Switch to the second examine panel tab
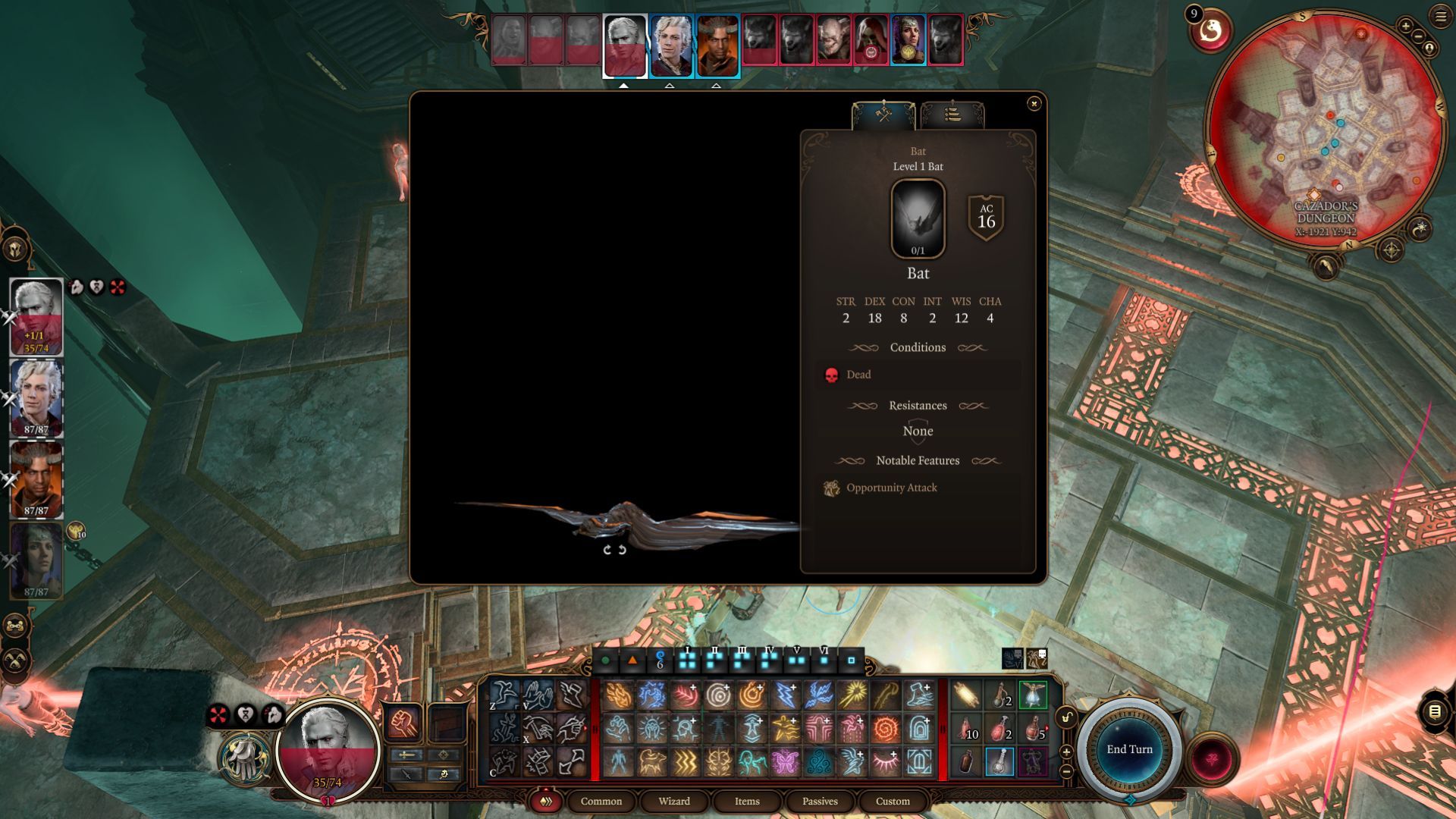 (x=952, y=115)
